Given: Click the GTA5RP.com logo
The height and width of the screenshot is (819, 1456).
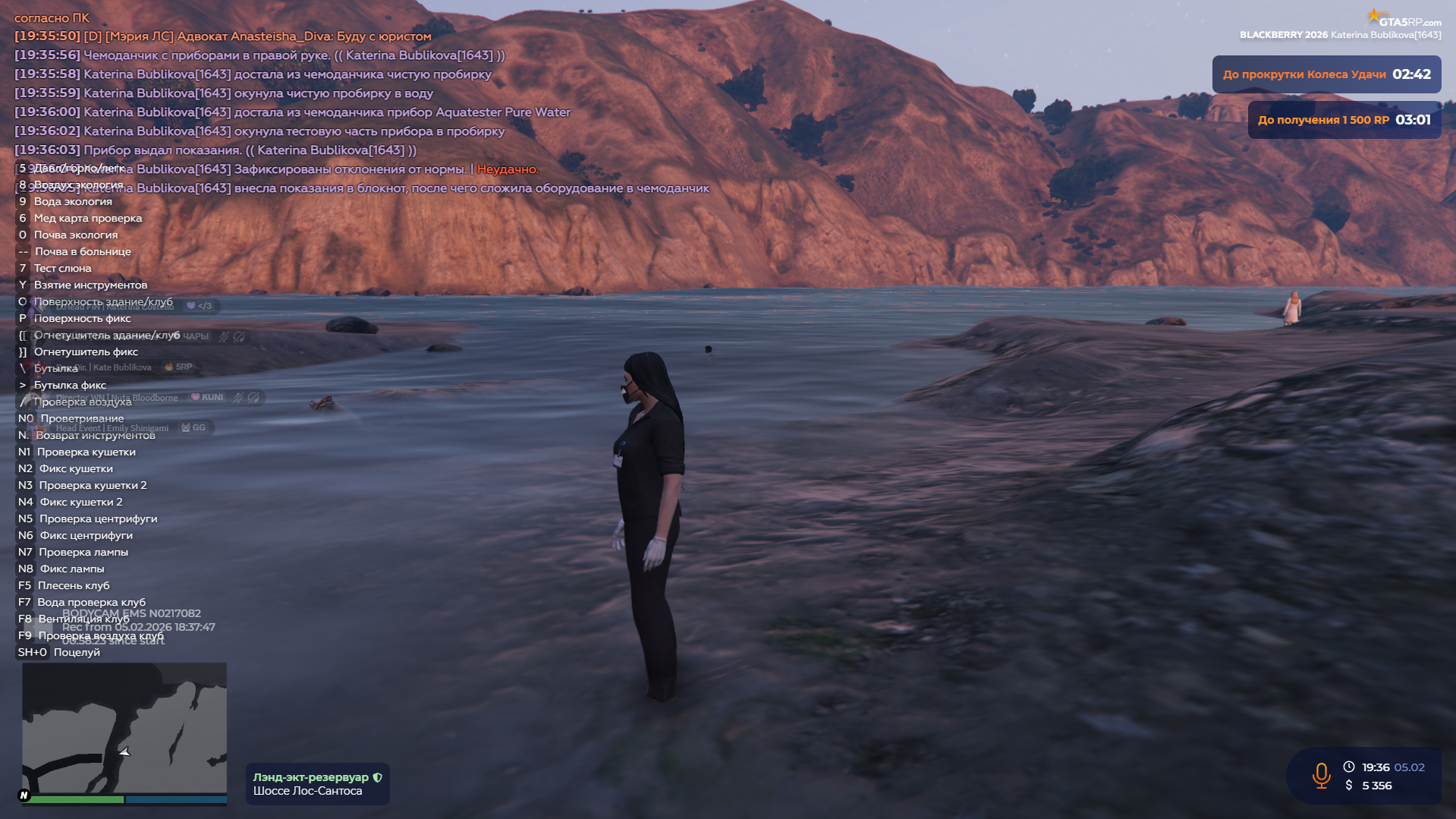Looking at the screenshot, I should tap(1404, 19).
